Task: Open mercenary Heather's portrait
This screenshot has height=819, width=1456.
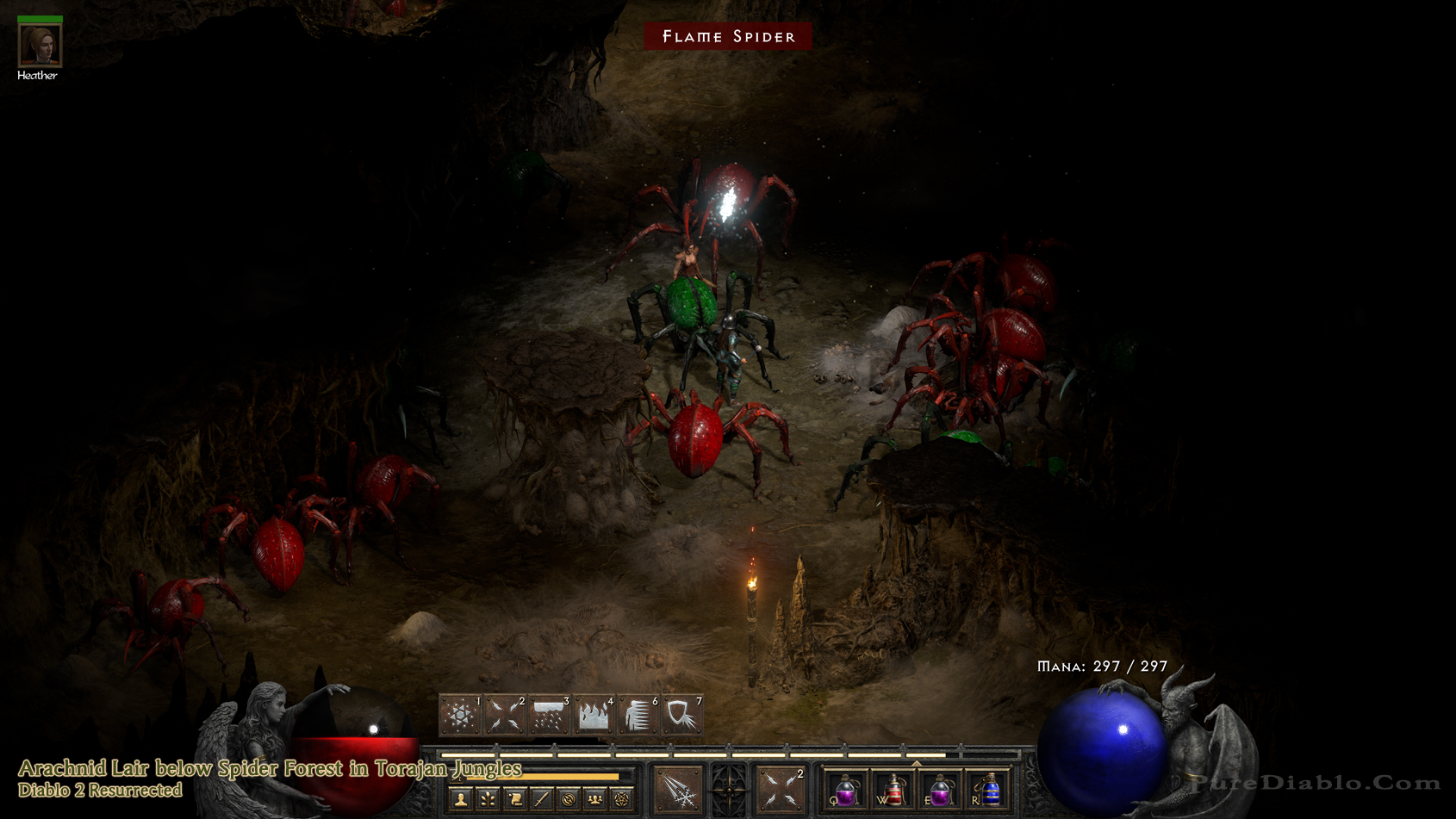Action: 40,45
